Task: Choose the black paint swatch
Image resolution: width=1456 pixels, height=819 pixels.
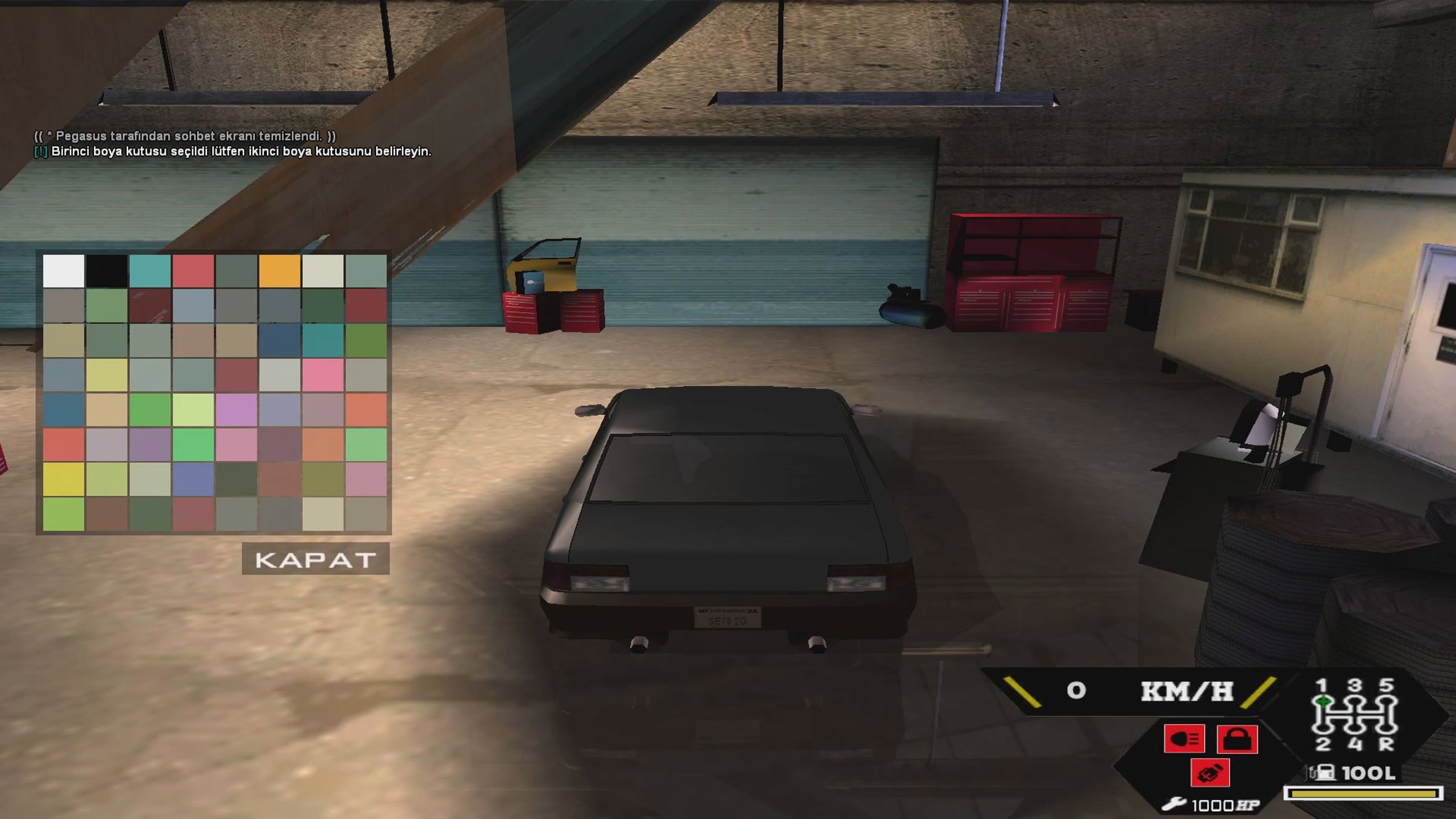Action: (107, 271)
